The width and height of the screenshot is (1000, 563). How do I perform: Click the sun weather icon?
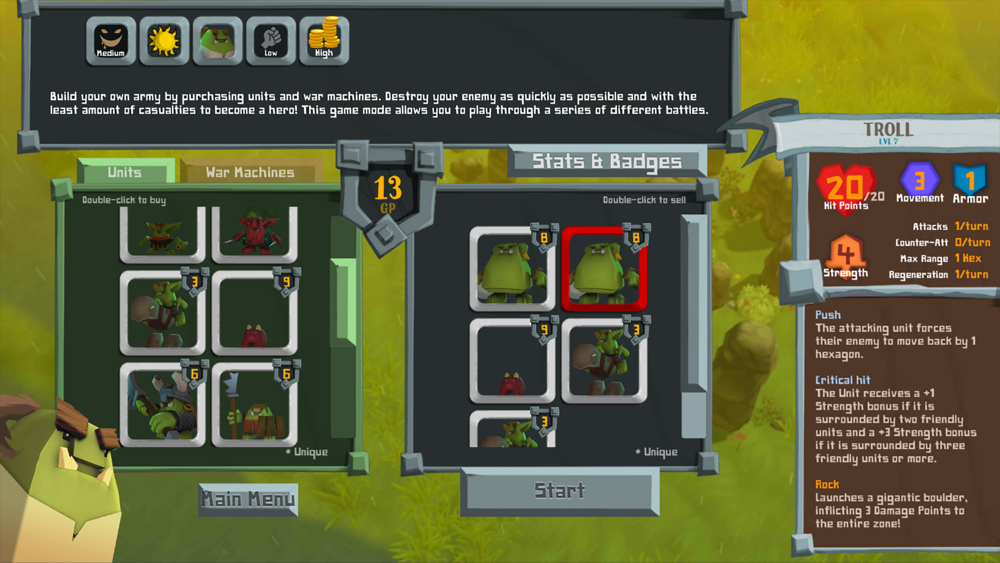point(164,41)
